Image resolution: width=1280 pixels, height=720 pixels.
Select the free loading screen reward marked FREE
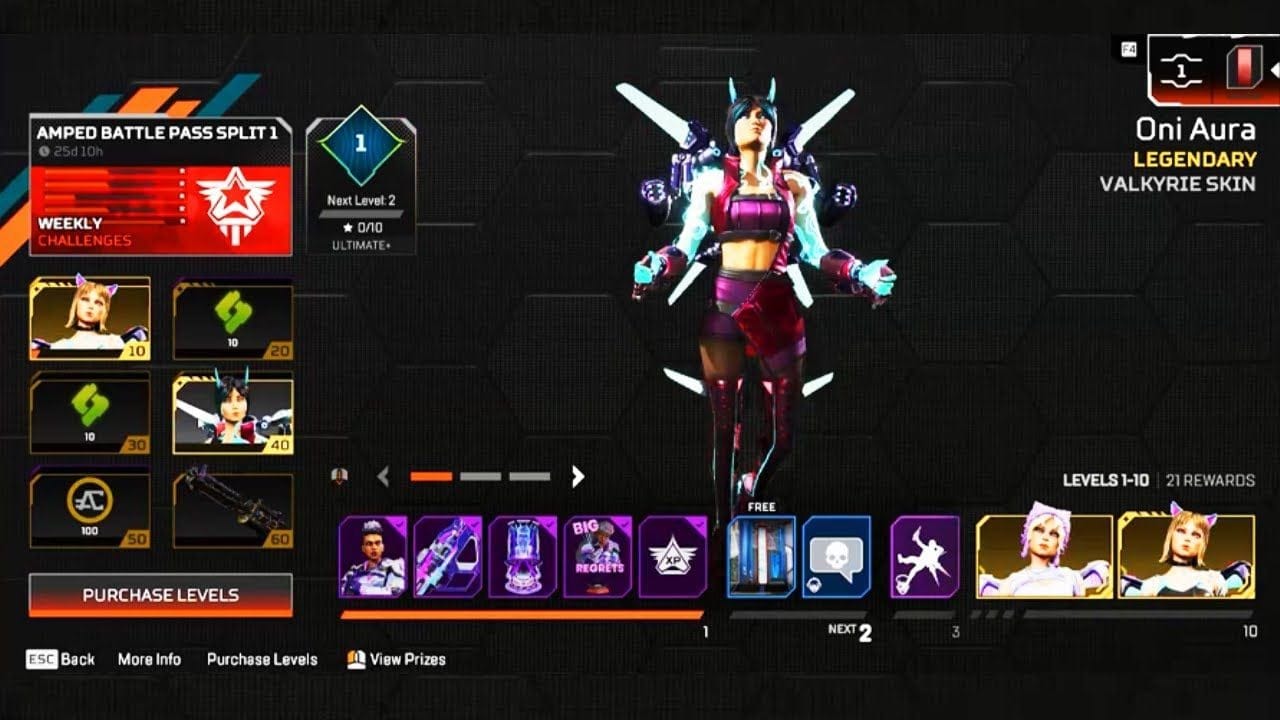pos(760,558)
